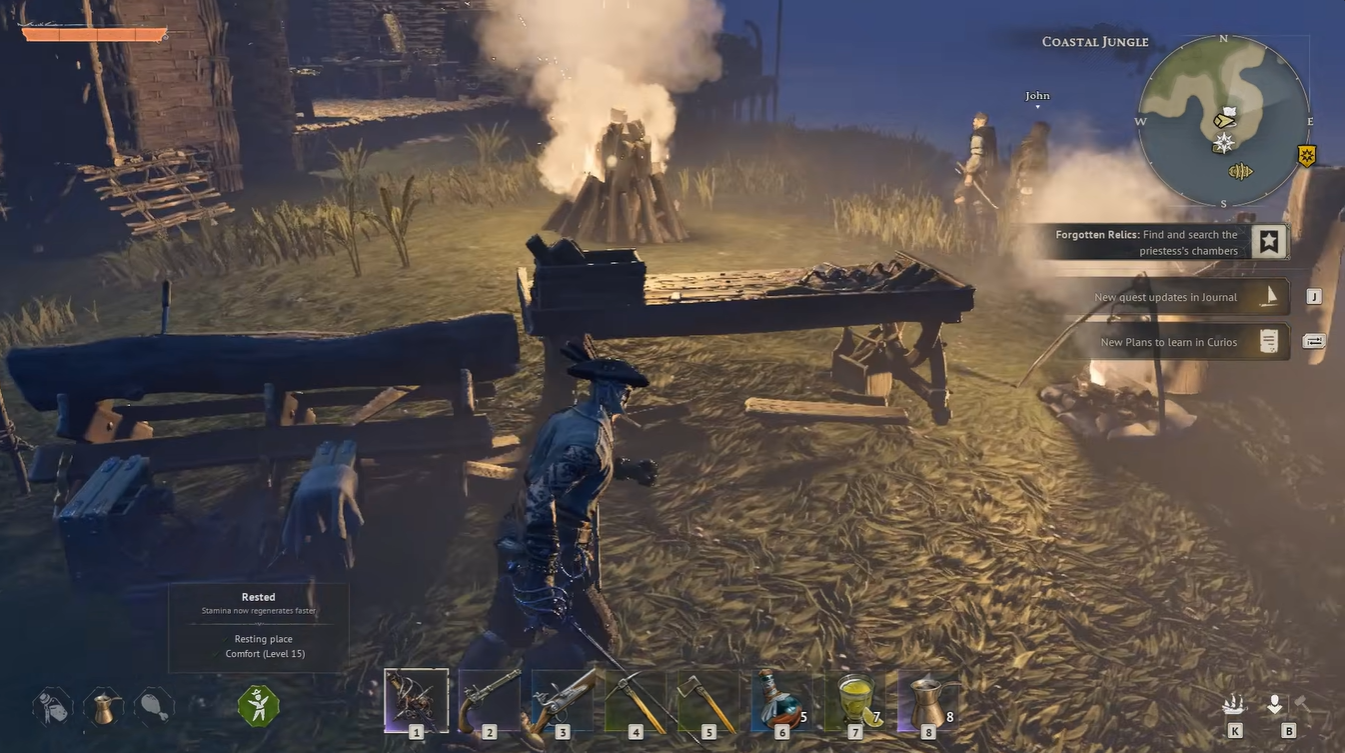This screenshot has width=1345, height=753.
Task: Use the lemon drink in hotbar slot 7
Action: click(854, 700)
